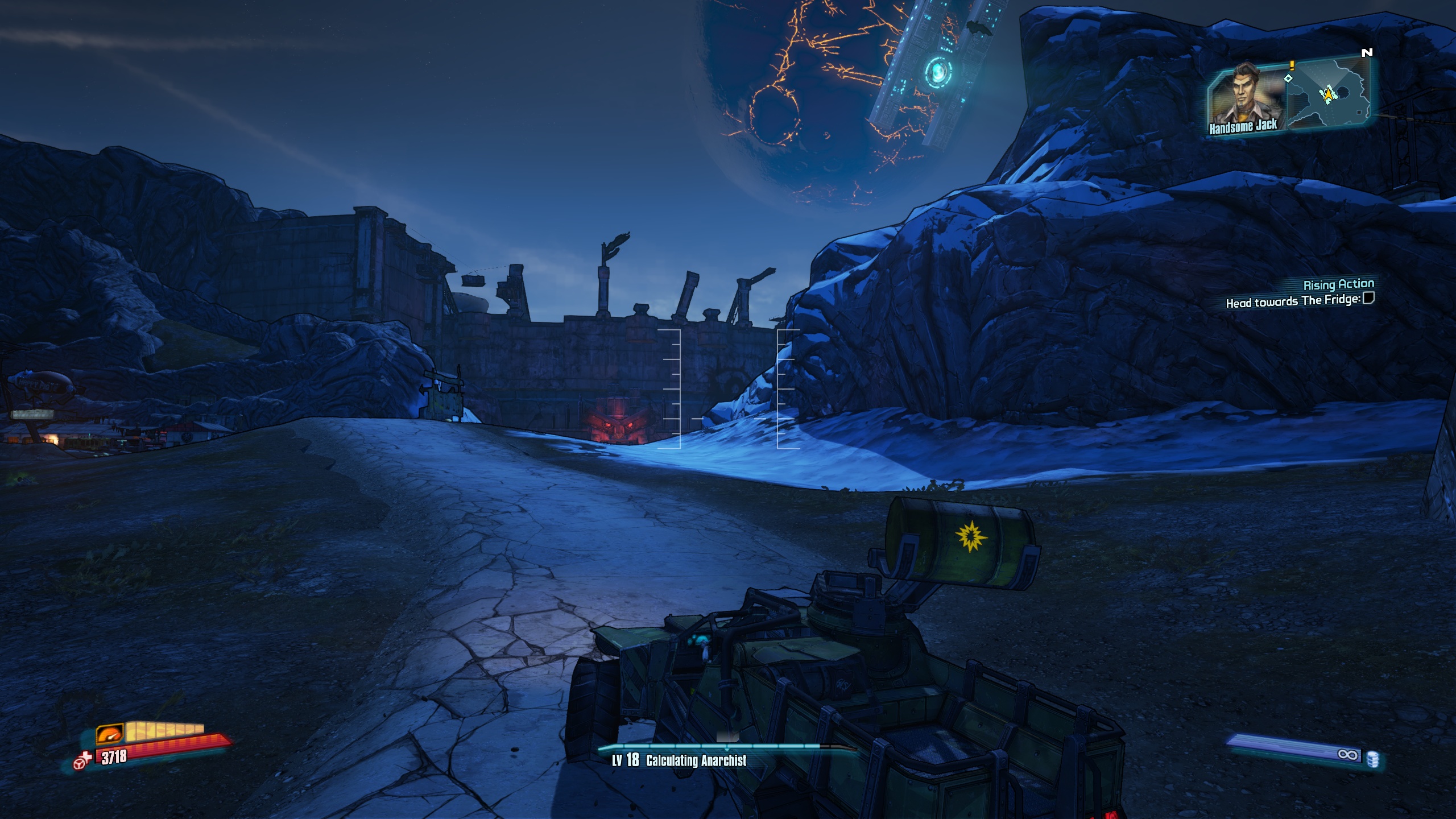The image size is (1456, 819).
Task: Select the vehicle health cross icon
Action: tap(84, 760)
